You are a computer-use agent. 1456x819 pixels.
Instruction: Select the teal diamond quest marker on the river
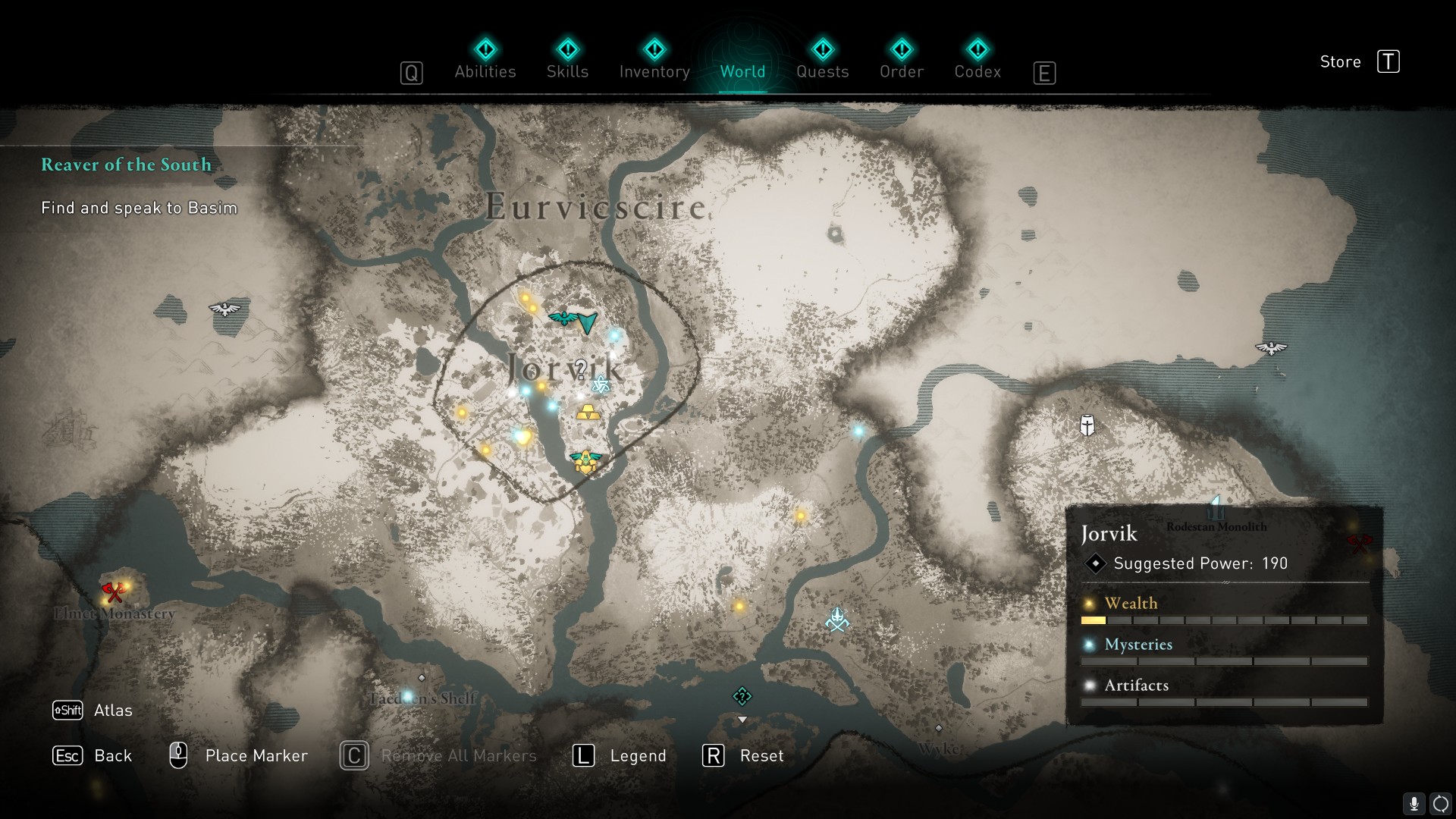click(742, 696)
